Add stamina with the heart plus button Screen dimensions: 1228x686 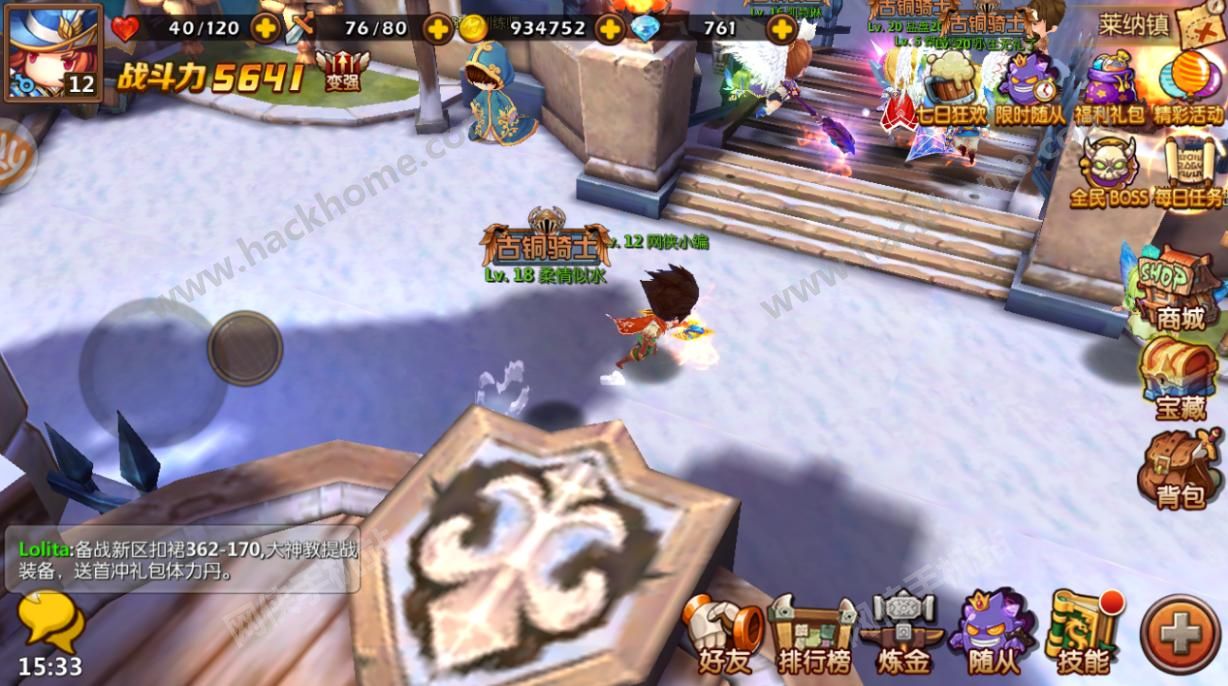click(266, 28)
